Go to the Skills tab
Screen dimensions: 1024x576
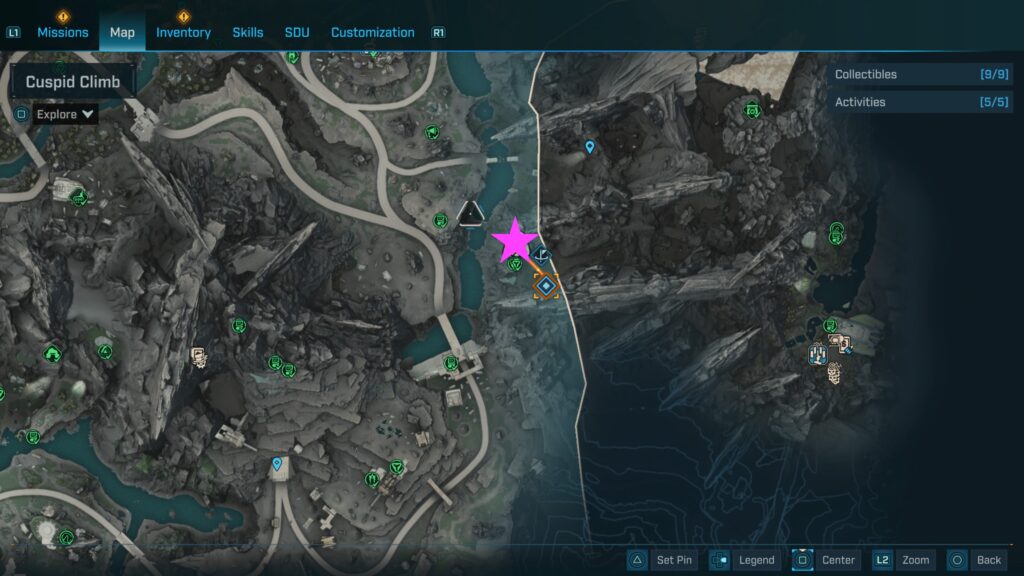click(x=248, y=32)
